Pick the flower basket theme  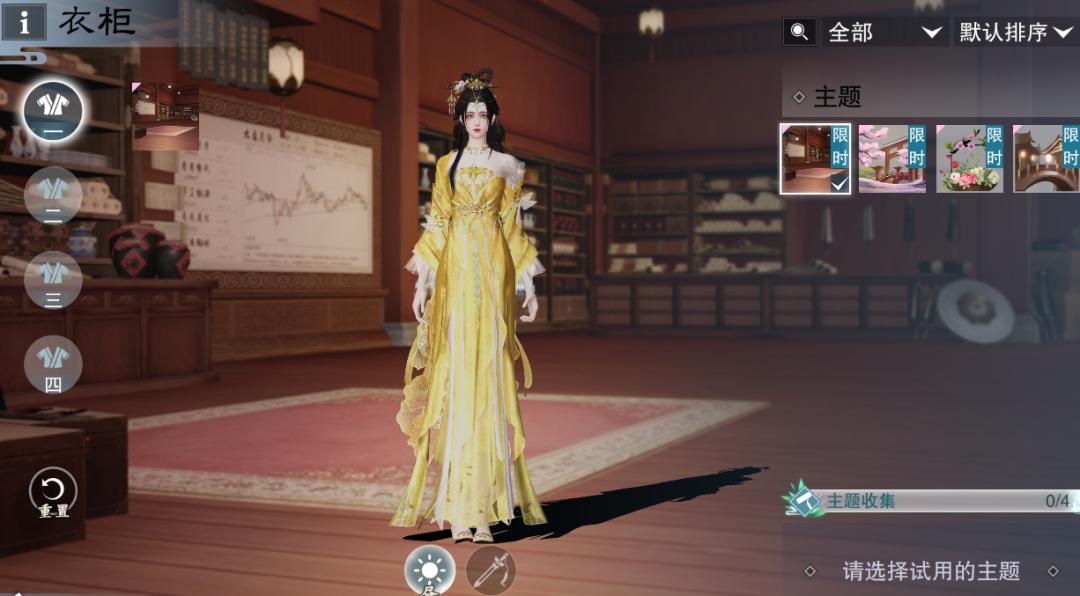[970, 159]
